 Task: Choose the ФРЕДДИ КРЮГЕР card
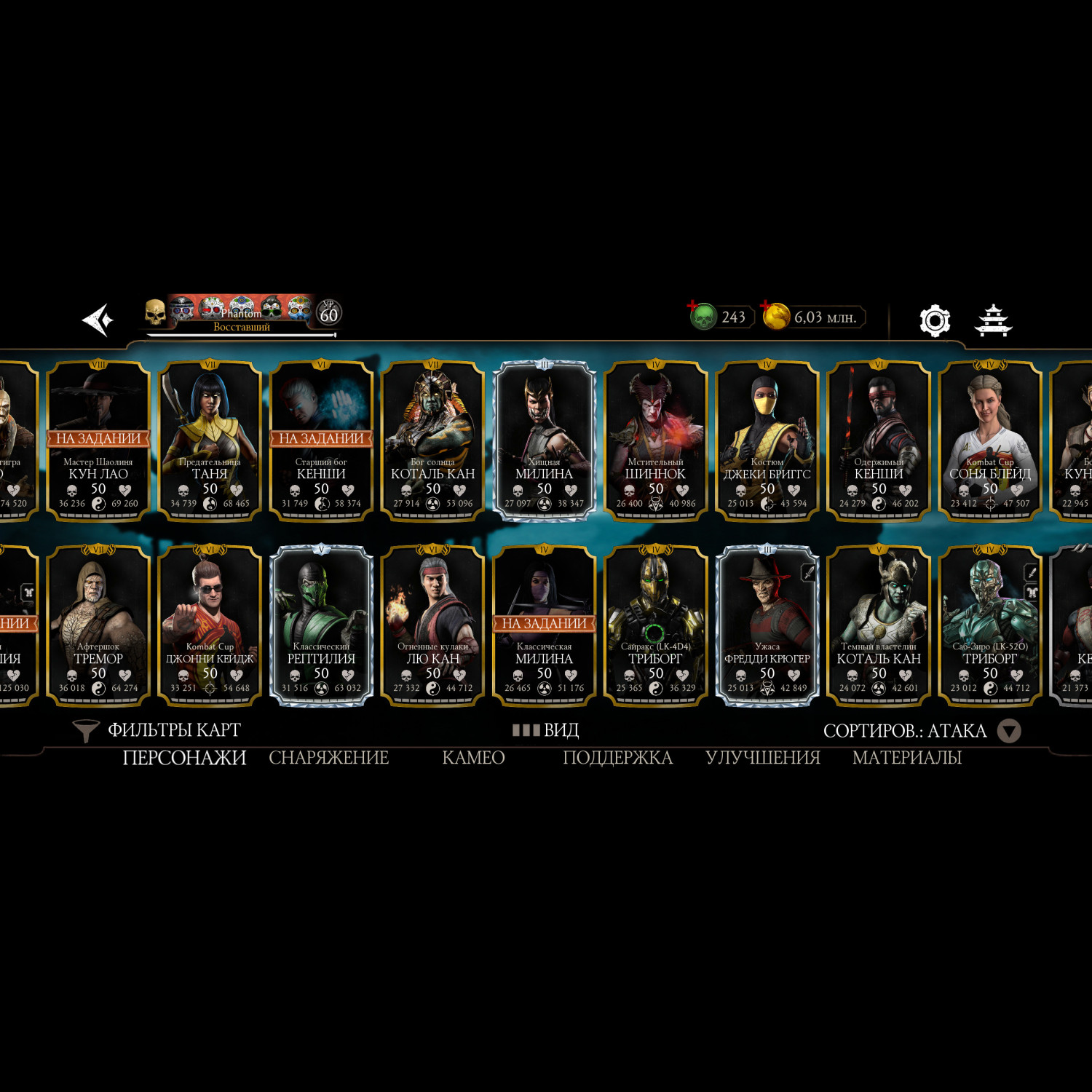767,625
